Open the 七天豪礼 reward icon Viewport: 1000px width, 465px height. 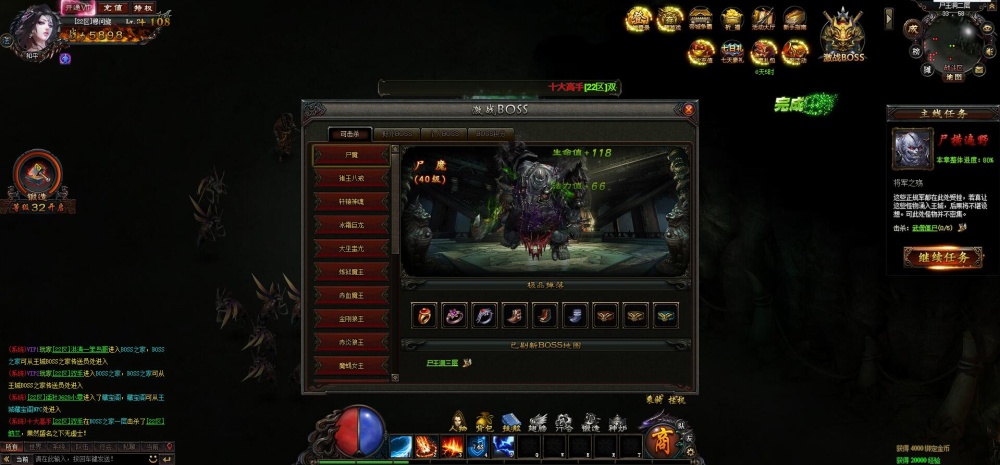pyautogui.click(x=733, y=50)
